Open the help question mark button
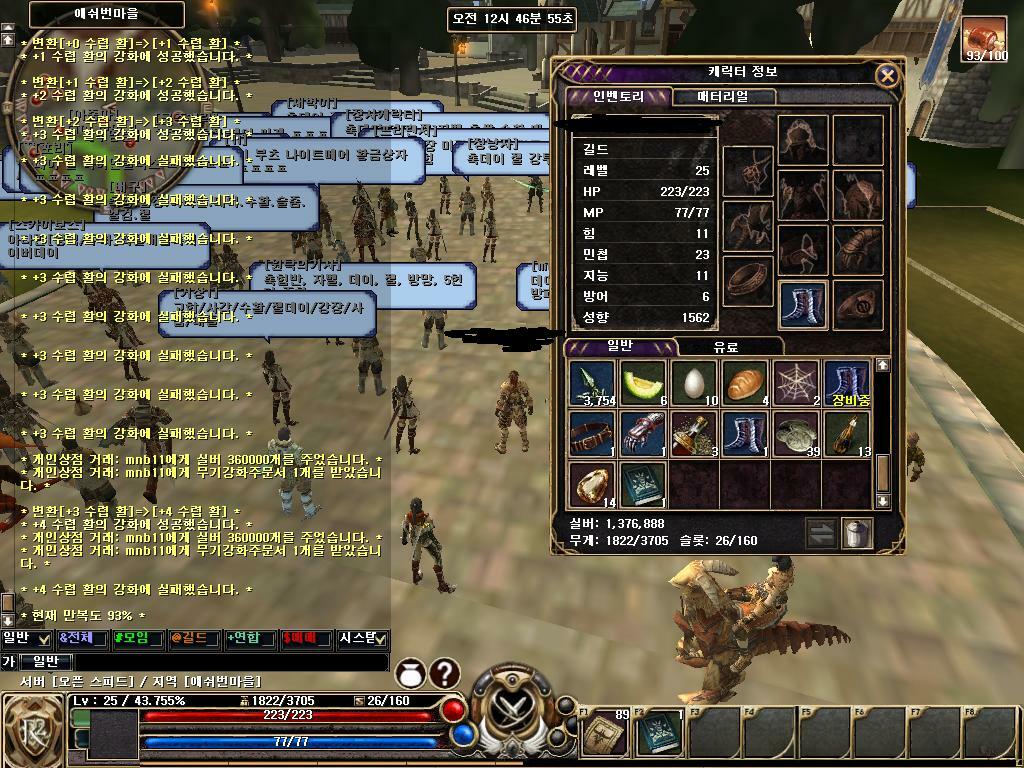The image size is (1024, 768). (x=444, y=674)
